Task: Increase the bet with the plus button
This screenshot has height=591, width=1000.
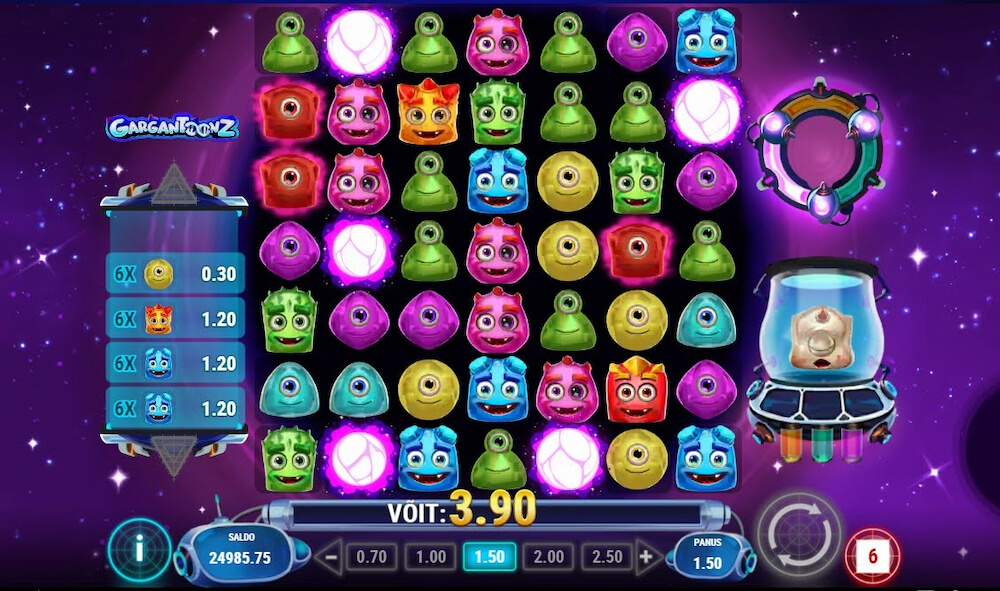Action: click(x=647, y=557)
